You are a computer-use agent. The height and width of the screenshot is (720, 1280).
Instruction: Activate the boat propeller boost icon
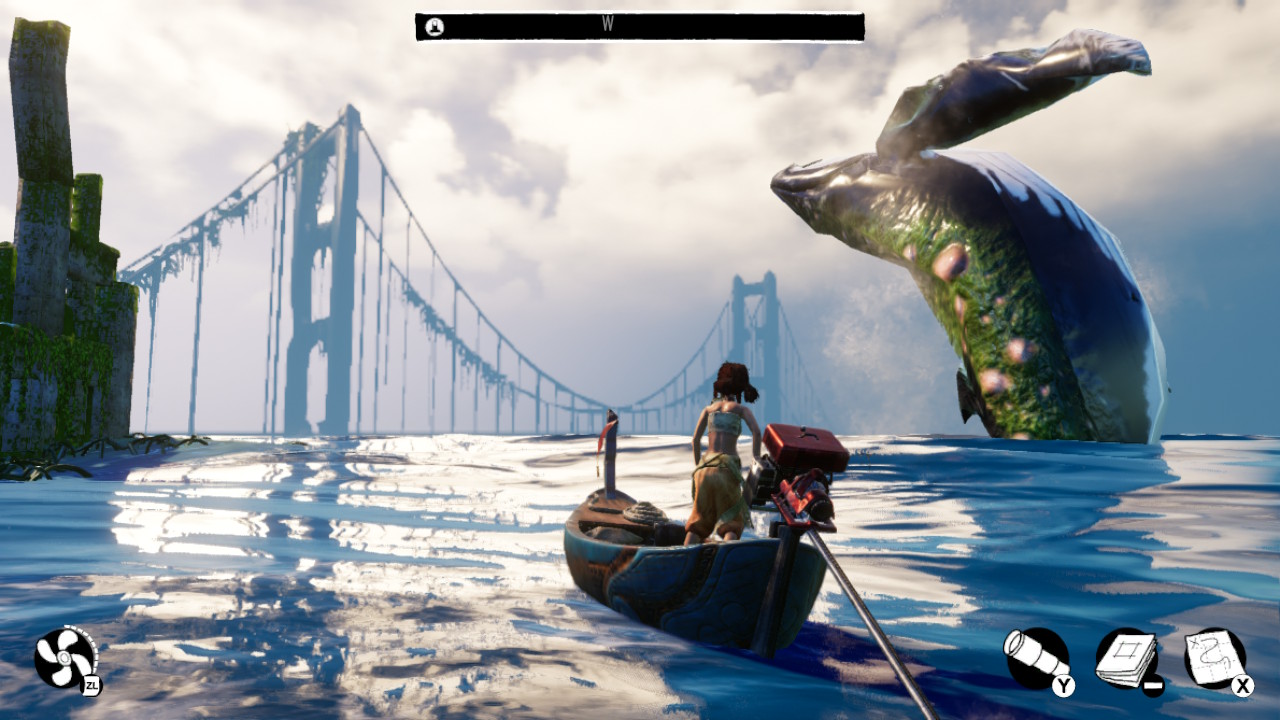(65, 658)
